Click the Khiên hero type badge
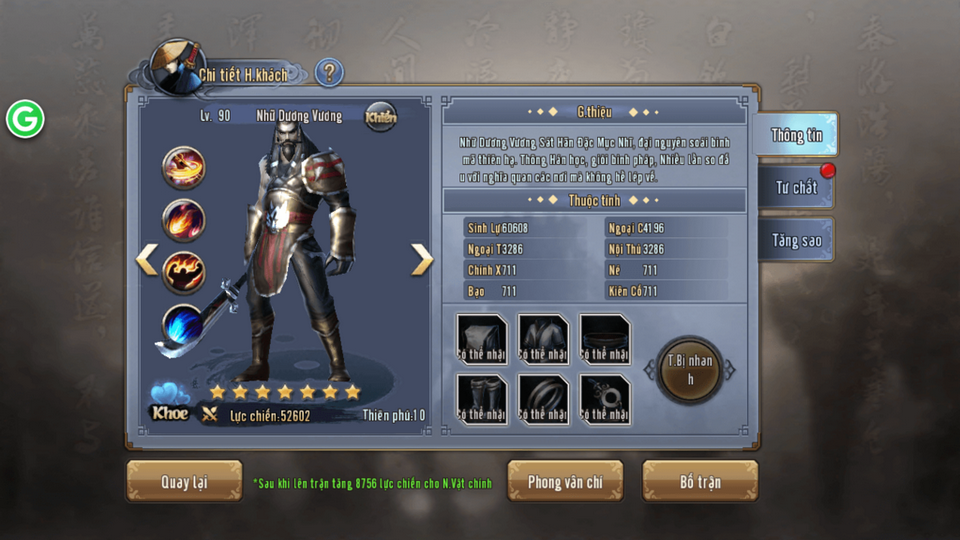The width and height of the screenshot is (960, 540). (380, 117)
